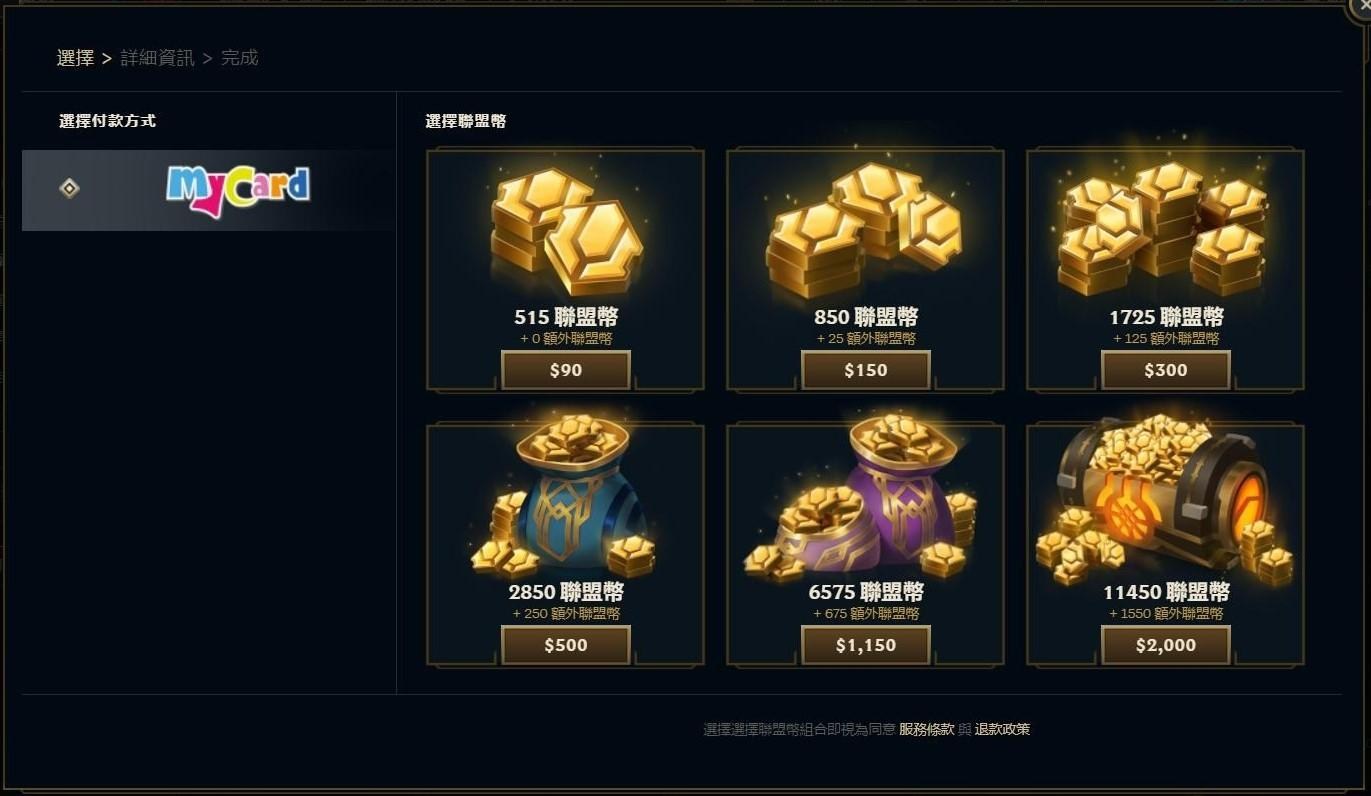Screen dimensions: 1371x796
Task: Click the $500 purchase button
Action: 565,645
